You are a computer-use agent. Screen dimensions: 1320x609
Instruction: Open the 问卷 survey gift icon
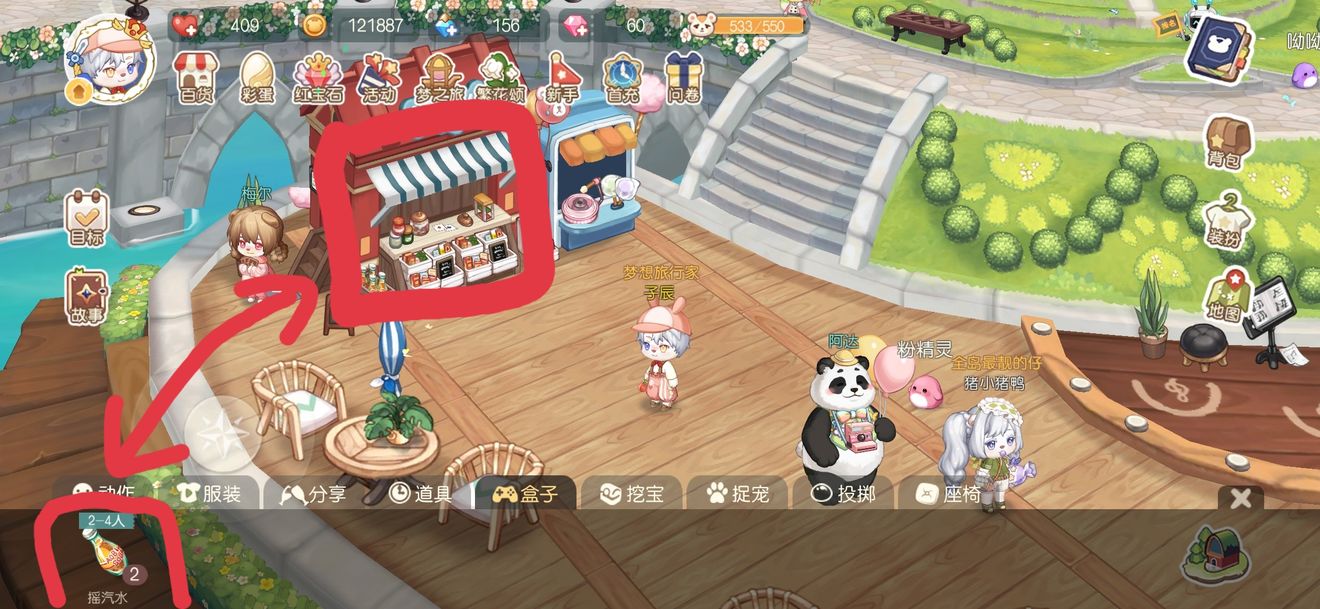(x=684, y=76)
